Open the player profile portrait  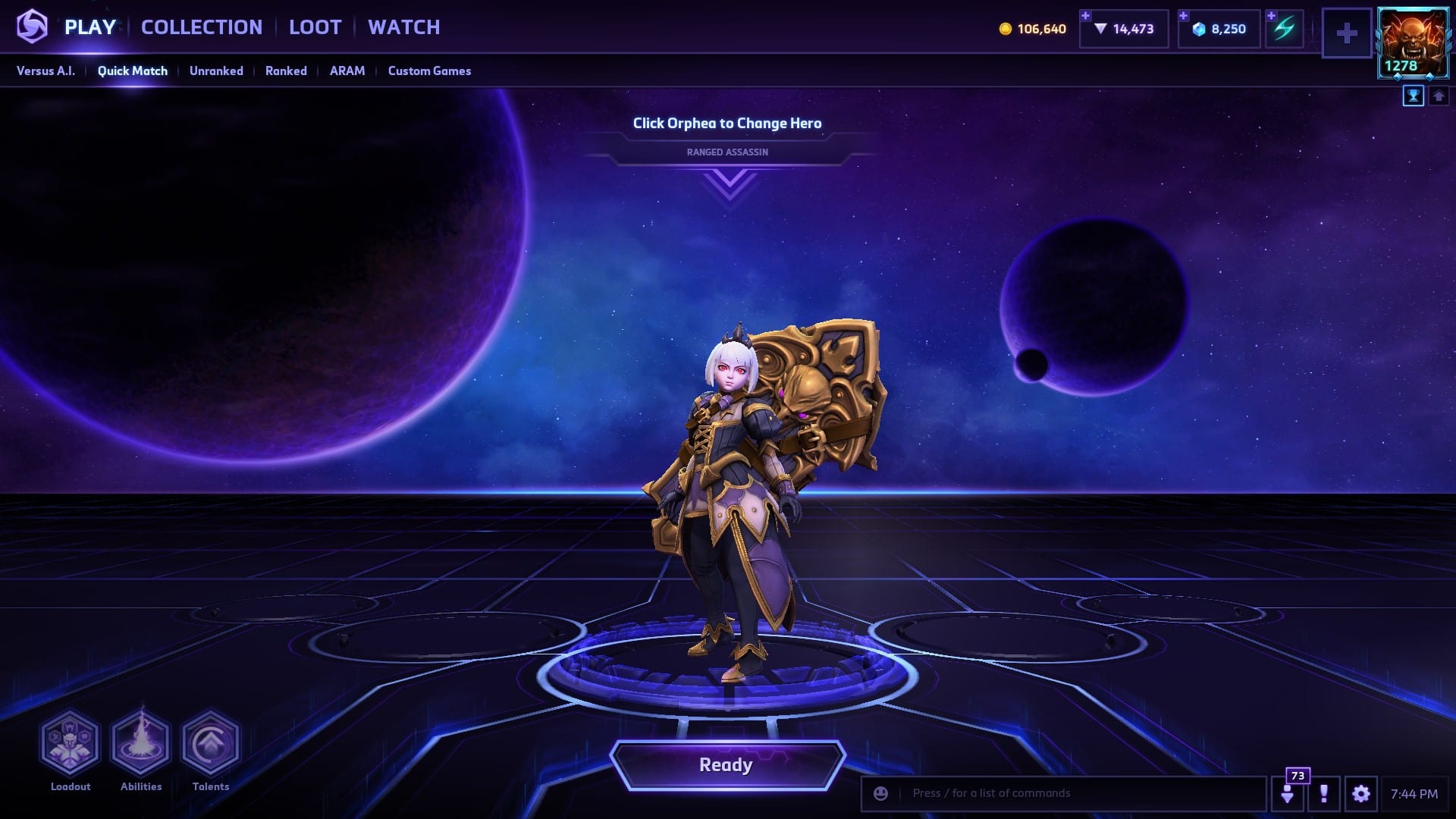pos(1413,42)
